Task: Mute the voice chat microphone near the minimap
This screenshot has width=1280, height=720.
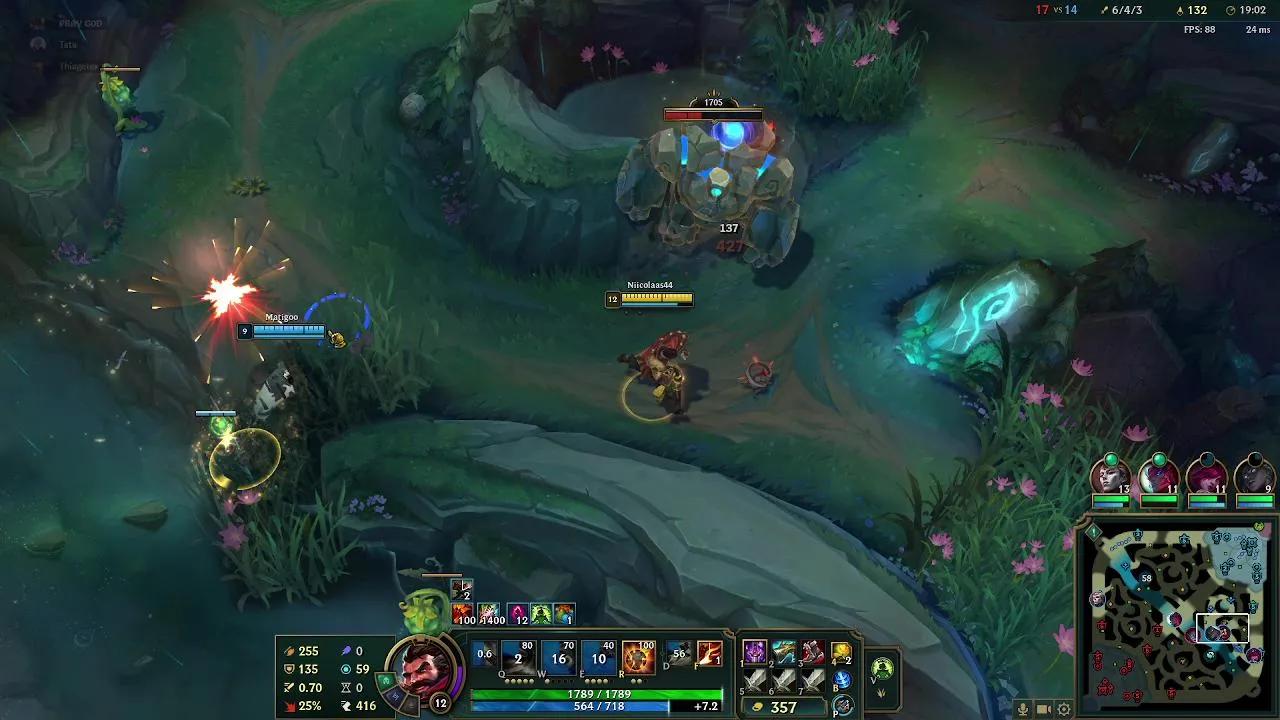Action: pyautogui.click(x=1023, y=709)
